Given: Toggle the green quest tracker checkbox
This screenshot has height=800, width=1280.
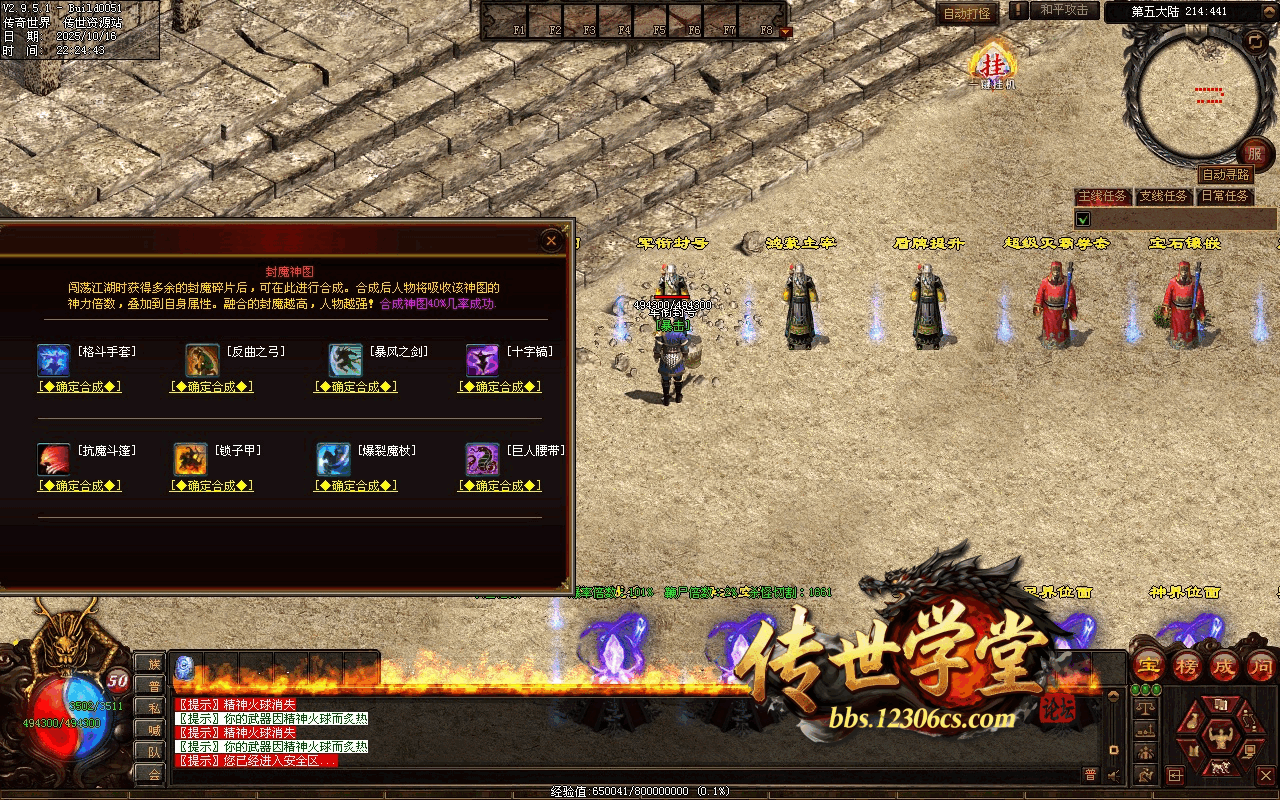Looking at the screenshot, I should click(1082, 219).
